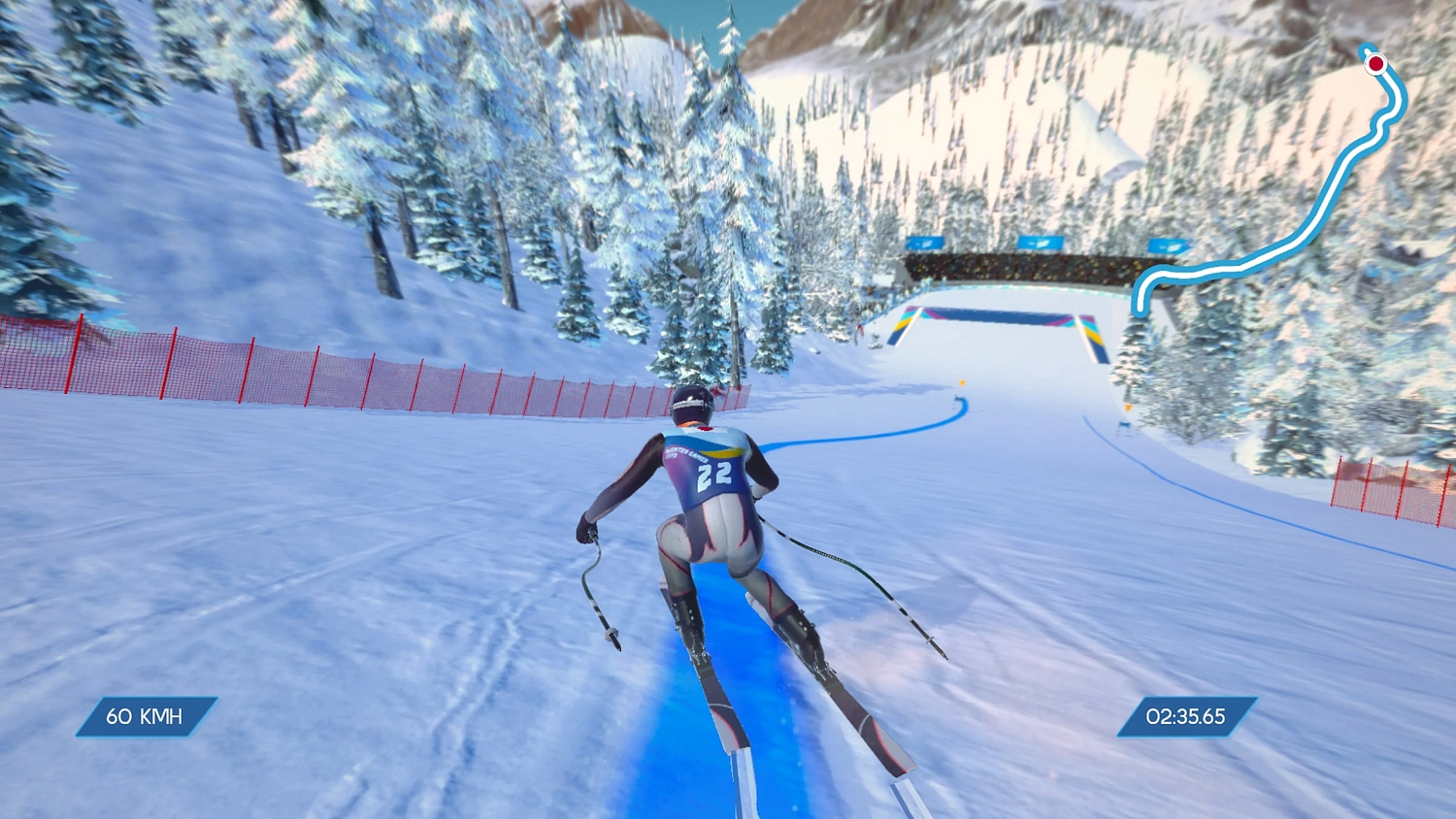Screen dimensions: 1456x819
Task: Expand the timer panel for split times
Action: coord(1186,718)
